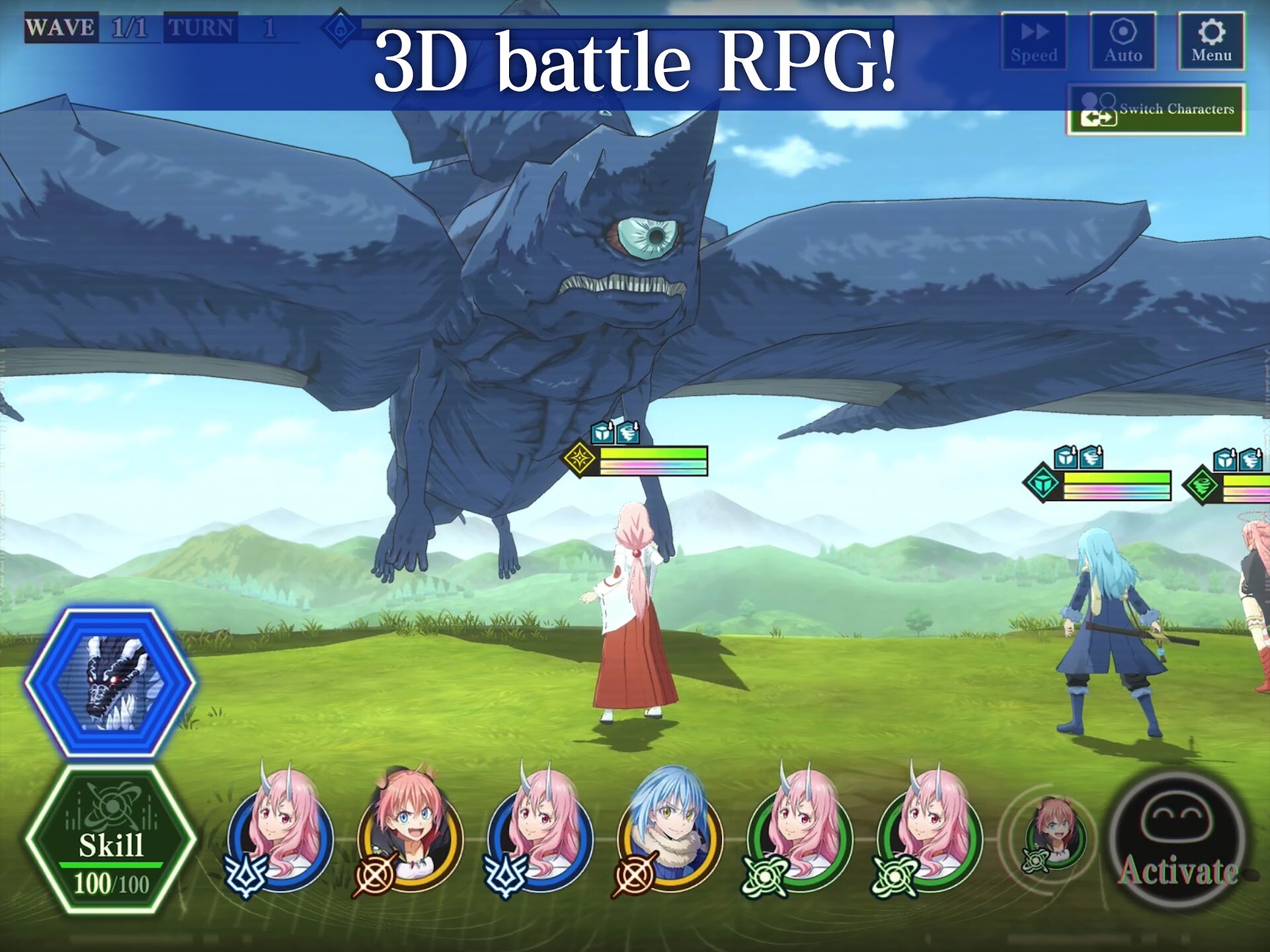Use the Skill 100/100 hexagon button
This screenshot has height=952, width=1270.
click(x=110, y=841)
